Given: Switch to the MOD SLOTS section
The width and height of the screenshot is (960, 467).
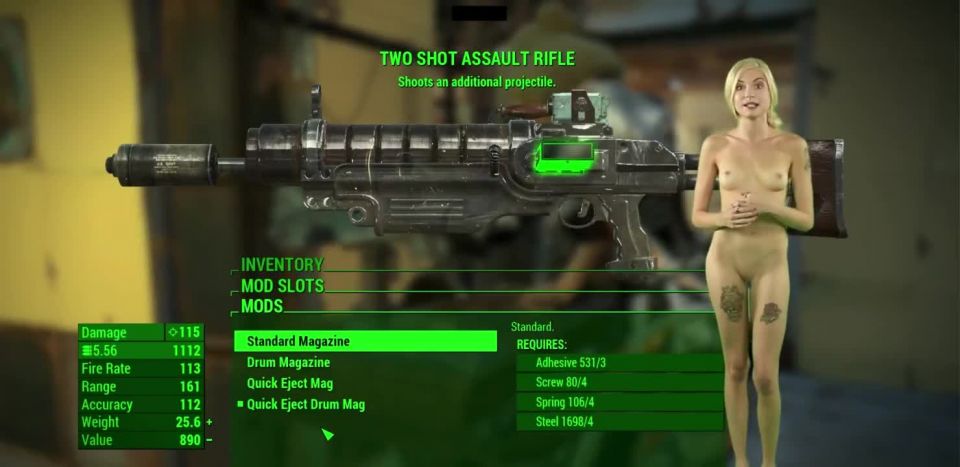Looking at the screenshot, I should [282, 286].
